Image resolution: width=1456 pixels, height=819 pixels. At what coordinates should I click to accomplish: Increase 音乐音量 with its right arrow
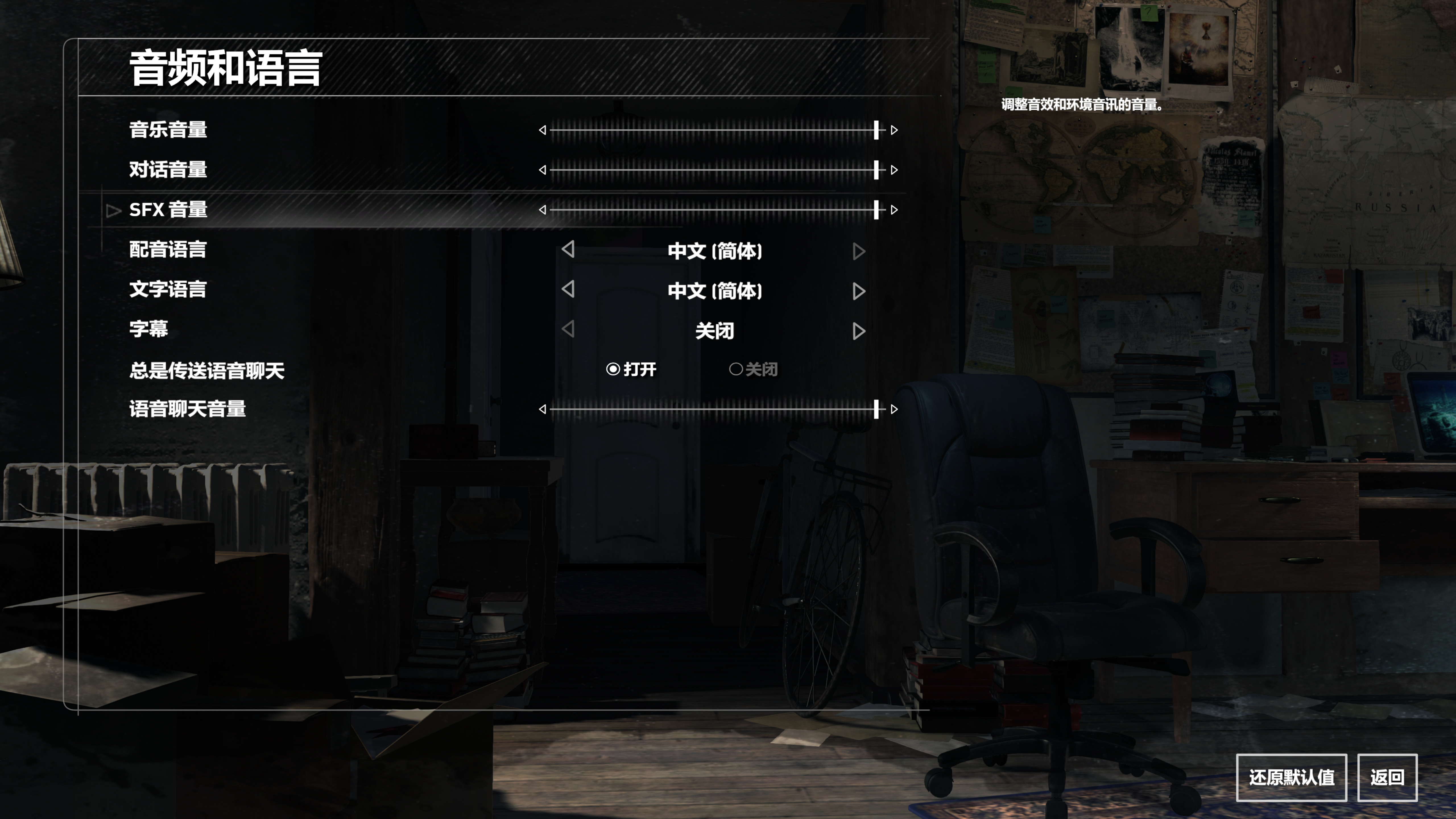click(x=894, y=130)
